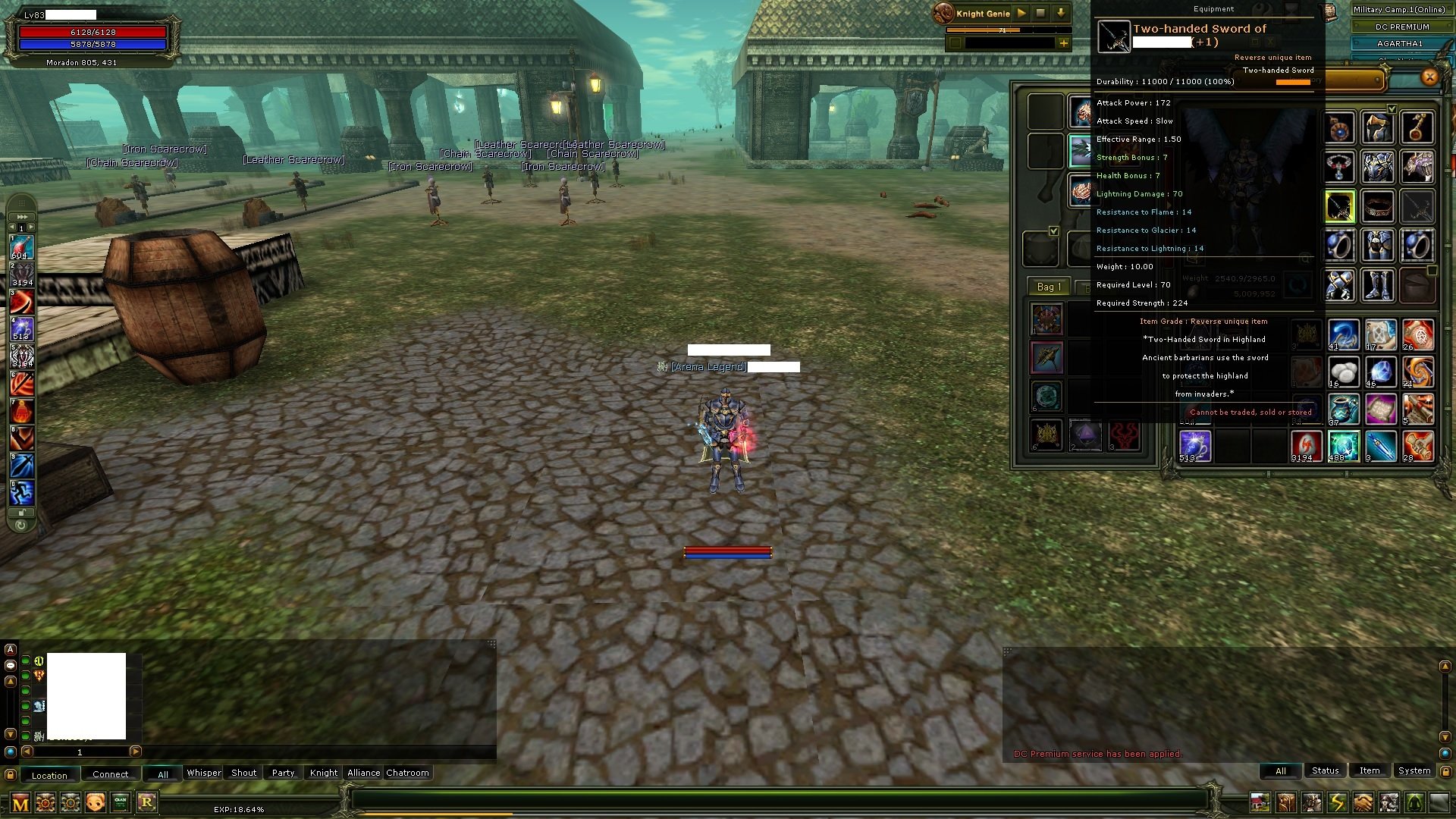
Task: Click the R icon next to the Clan icon
Action: pyautogui.click(x=148, y=802)
